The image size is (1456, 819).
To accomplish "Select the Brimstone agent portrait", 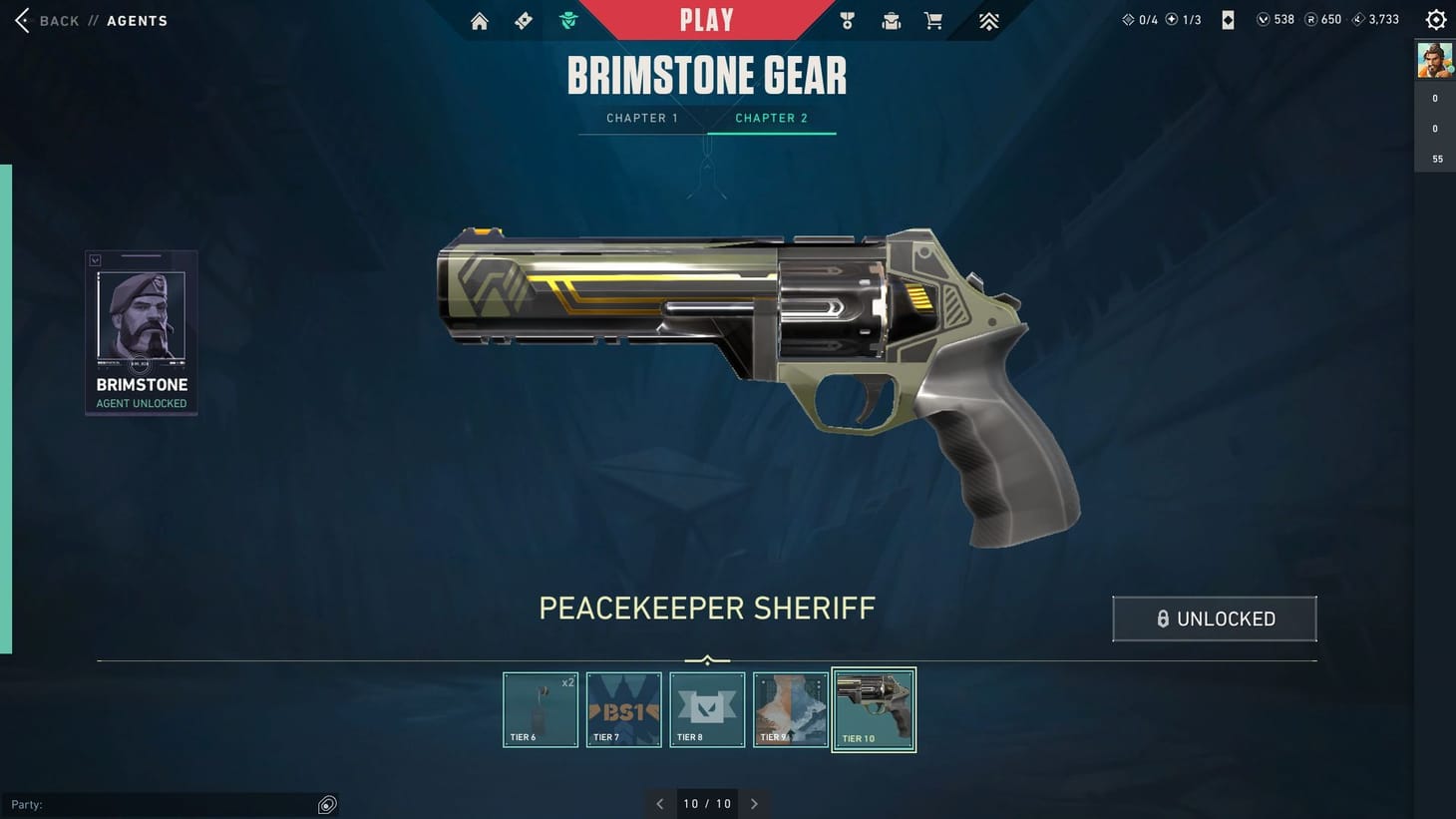I will pyautogui.click(x=141, y=331).
